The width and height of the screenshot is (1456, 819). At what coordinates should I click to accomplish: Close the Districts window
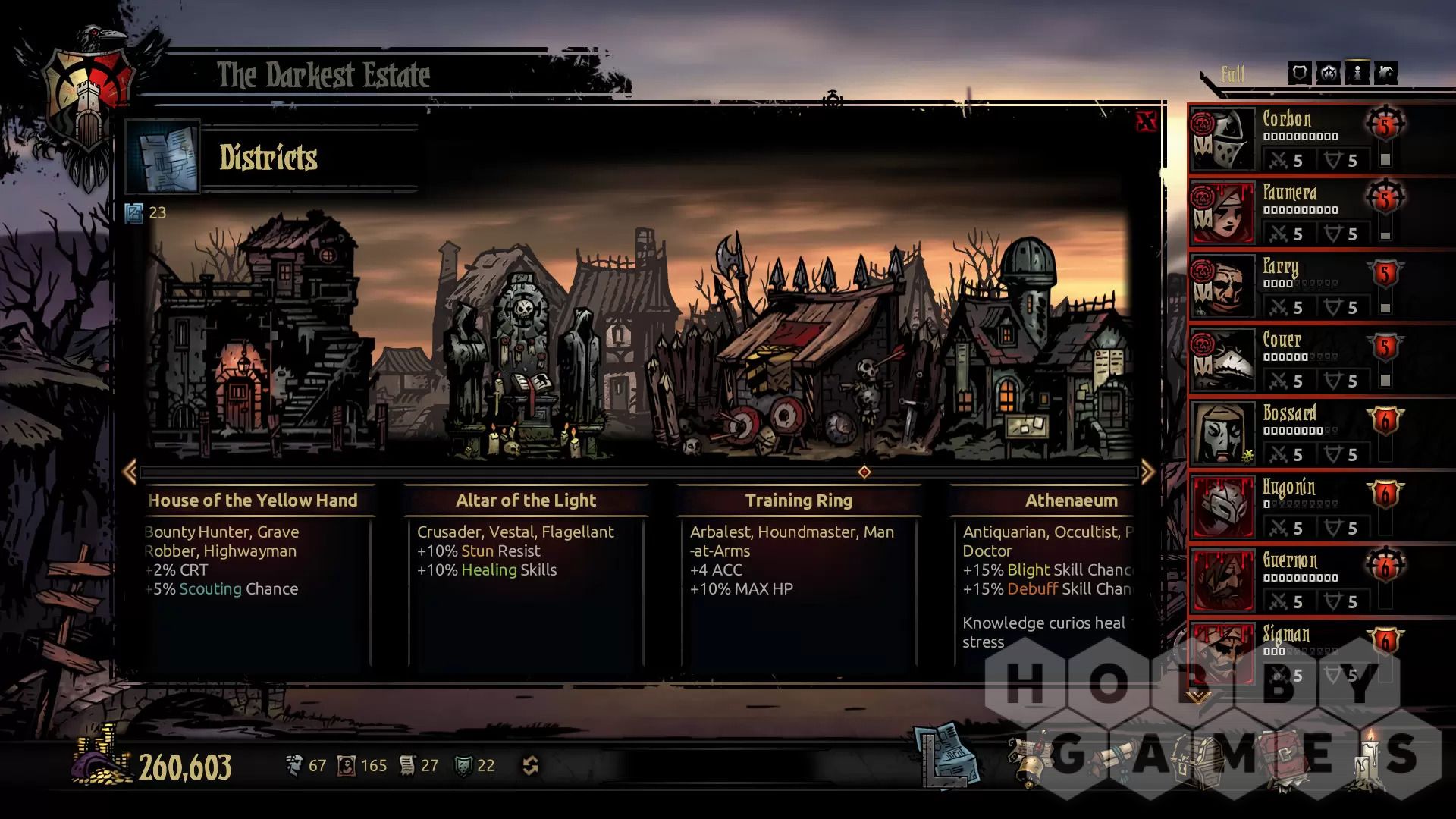point(1146,121)
